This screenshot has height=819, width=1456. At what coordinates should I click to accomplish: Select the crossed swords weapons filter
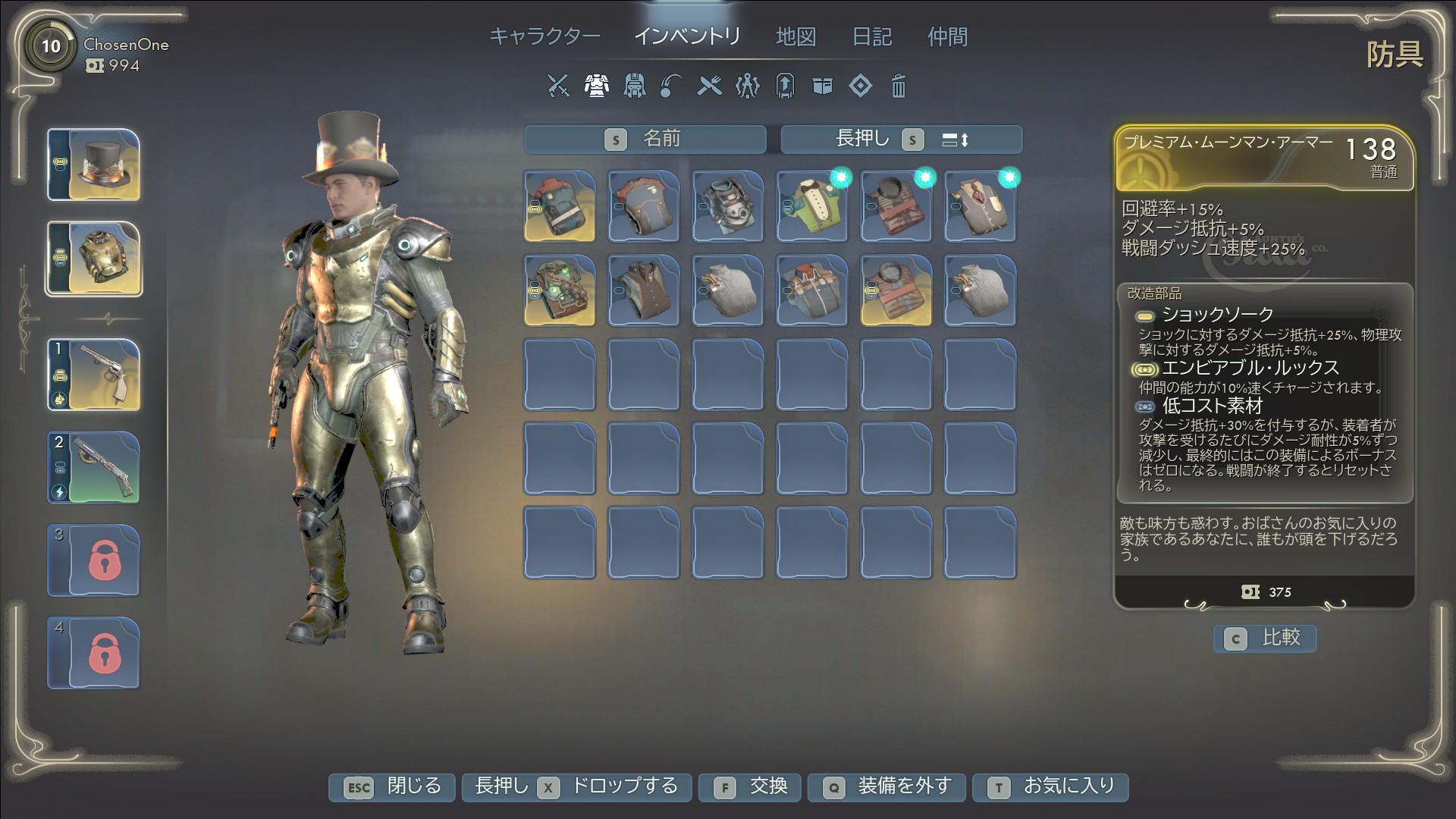(x=558, y=86)
